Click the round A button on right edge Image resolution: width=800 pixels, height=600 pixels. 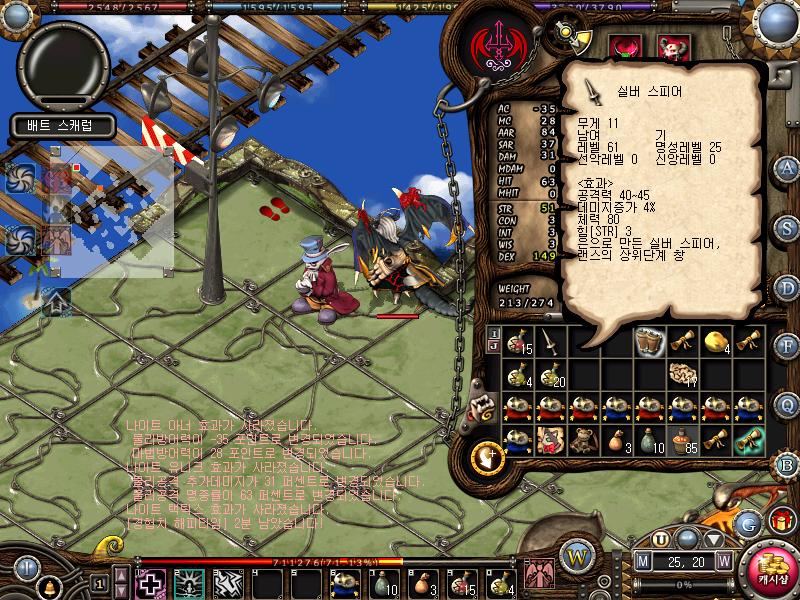(x=787, y=166)
